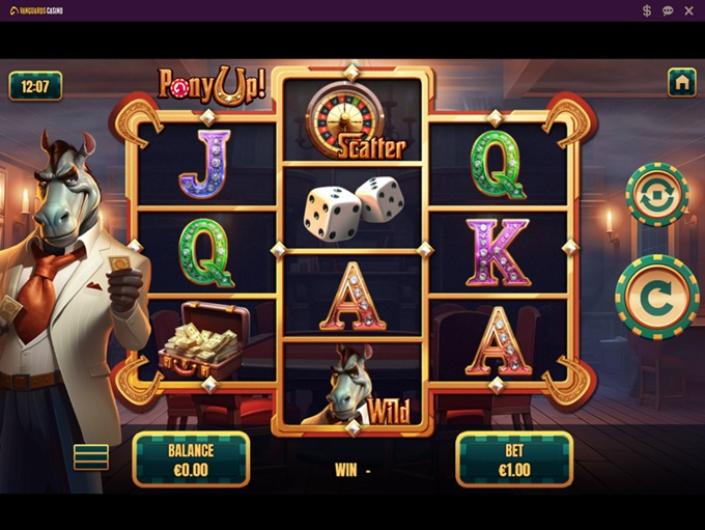Go to the home lobby
The image size is (705, 530).
click(x=682, y=83)
